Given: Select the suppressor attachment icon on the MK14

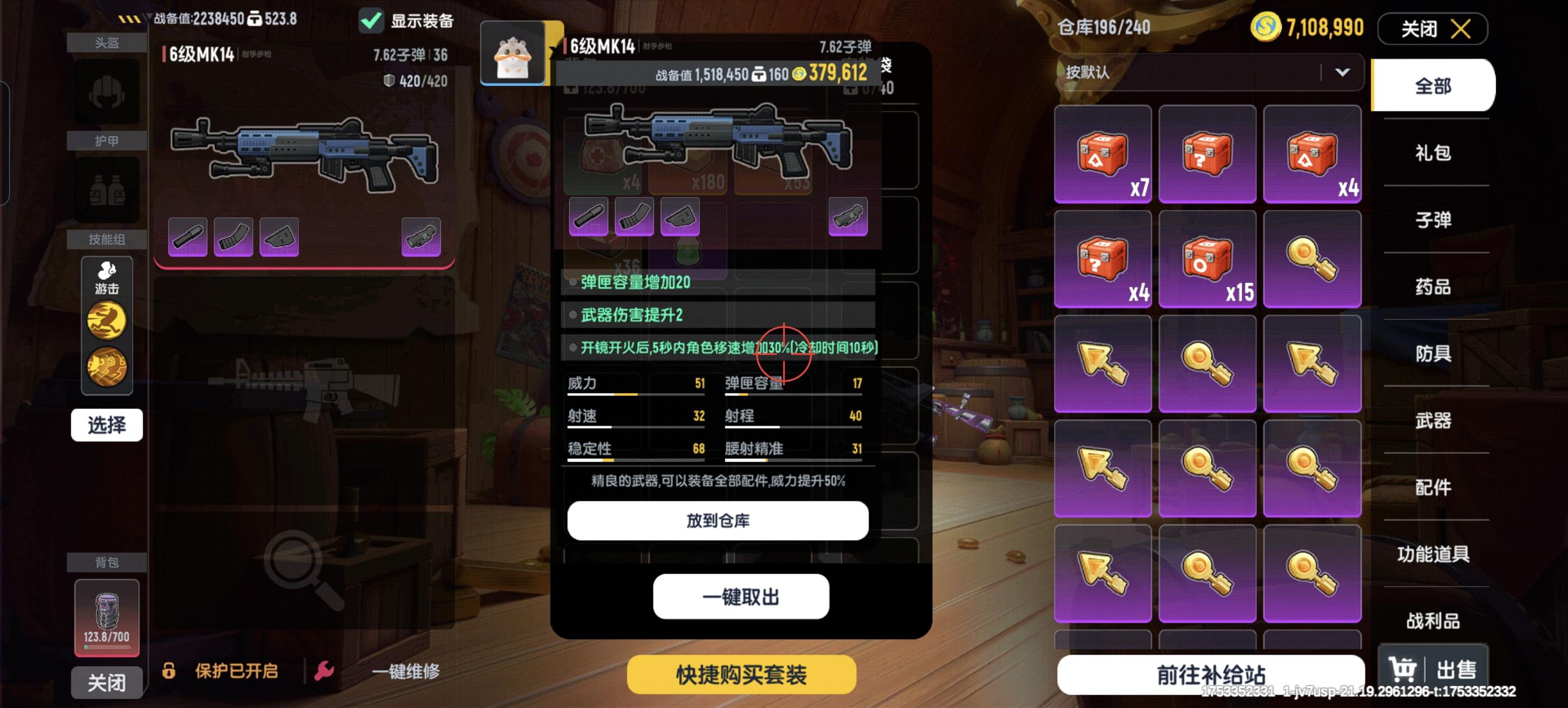Looking at the screenshot, I should (187, 236).
